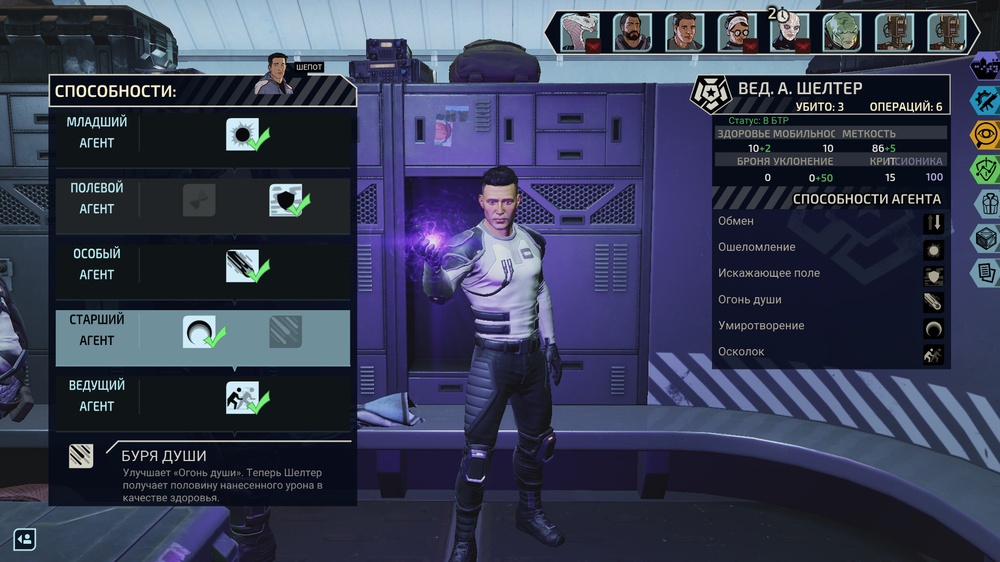Viewport: 1000px width, 562px height.
Task: Open the blue tools hexagon tab
Action: [986, 100]
